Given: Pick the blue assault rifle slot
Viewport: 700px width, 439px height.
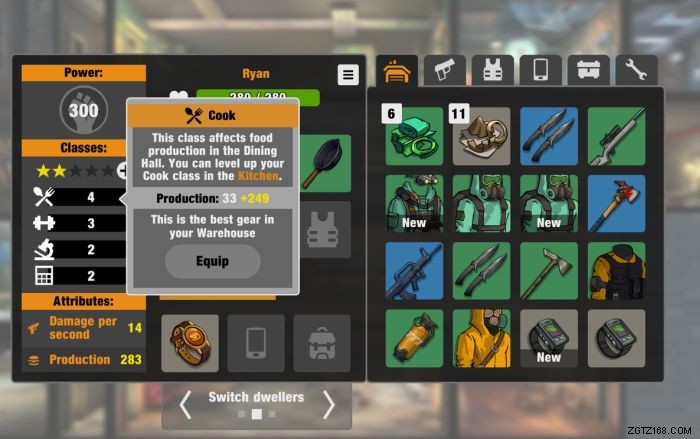Looking at the screenshot, I should click(x=414, y=270).
